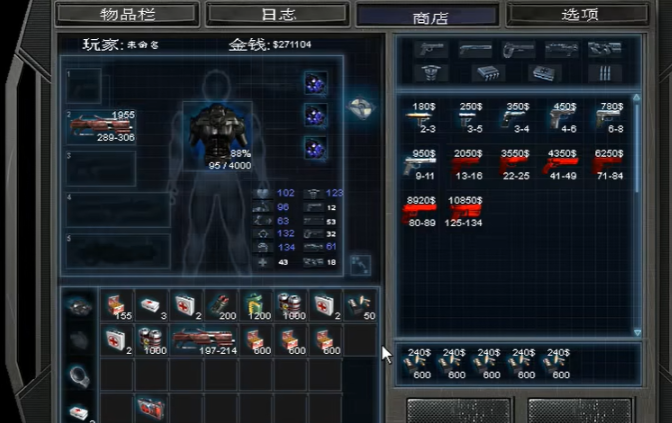Screen dimensions: 672x423
Task: Open the bullets ammo shop category
Action: [606, 72]
